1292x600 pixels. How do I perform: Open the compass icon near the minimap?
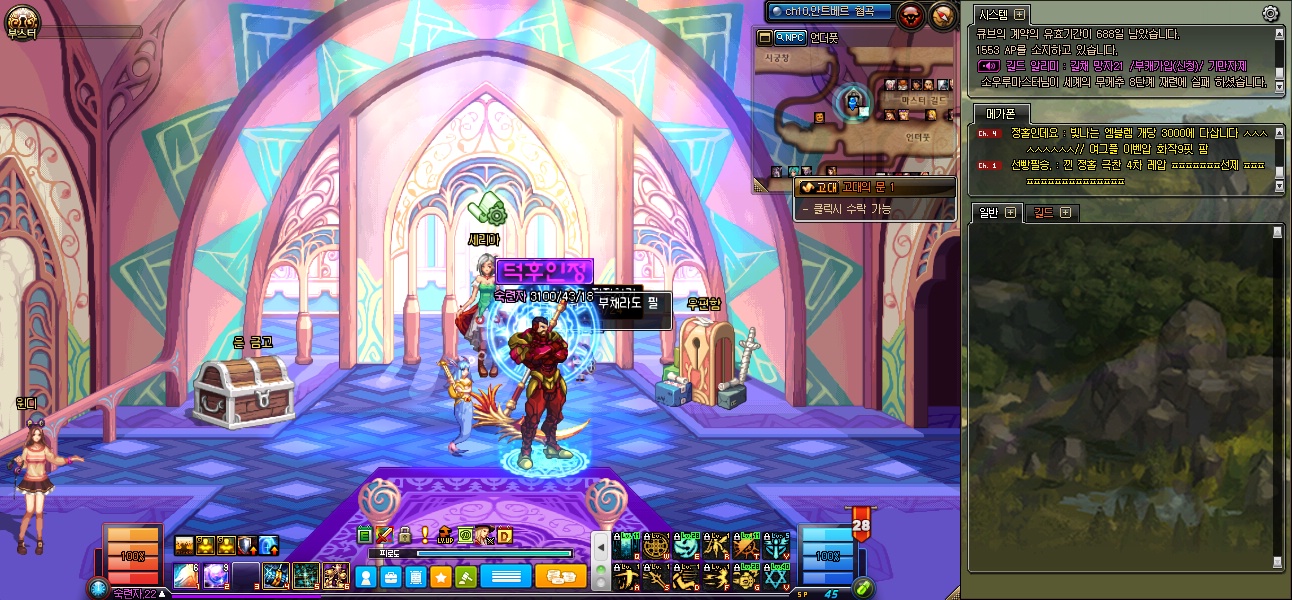coord(943,15)
